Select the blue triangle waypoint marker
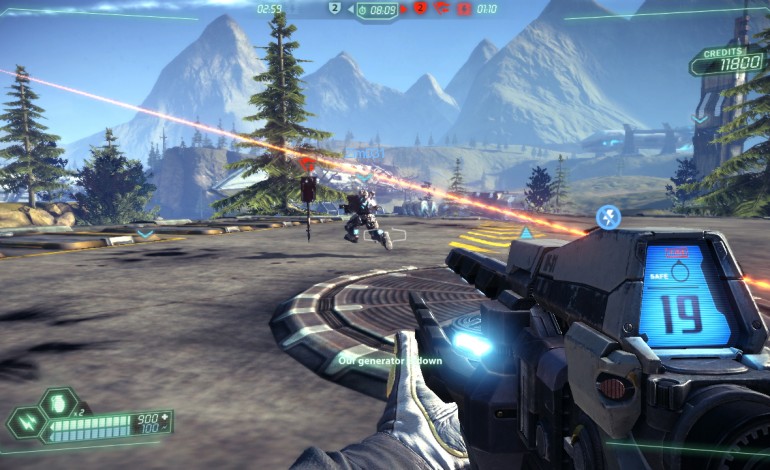This screenshot has width=770, height=470. coord(525,232)
